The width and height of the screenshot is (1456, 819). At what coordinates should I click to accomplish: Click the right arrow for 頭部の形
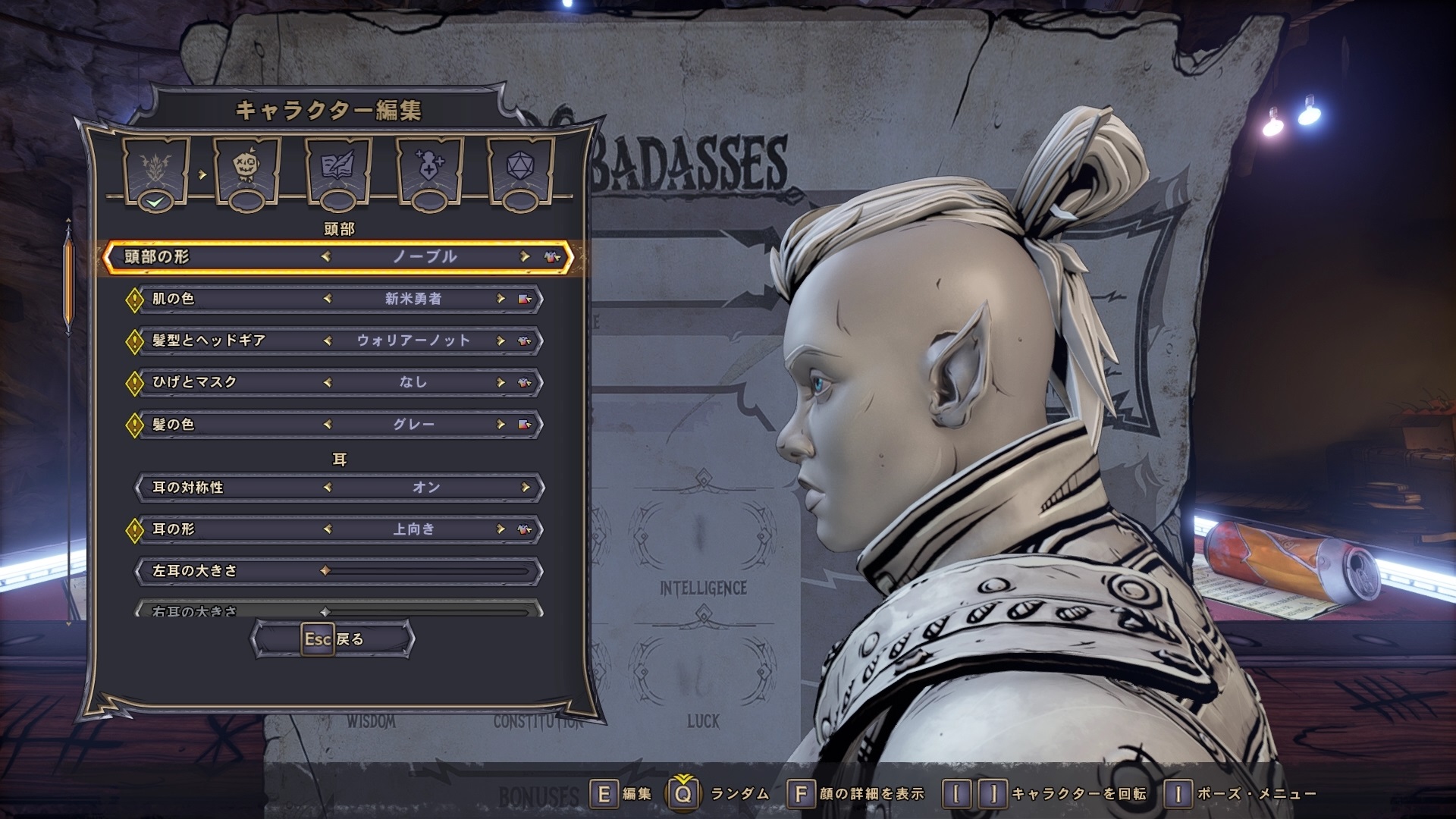click(x=524, y=257)
